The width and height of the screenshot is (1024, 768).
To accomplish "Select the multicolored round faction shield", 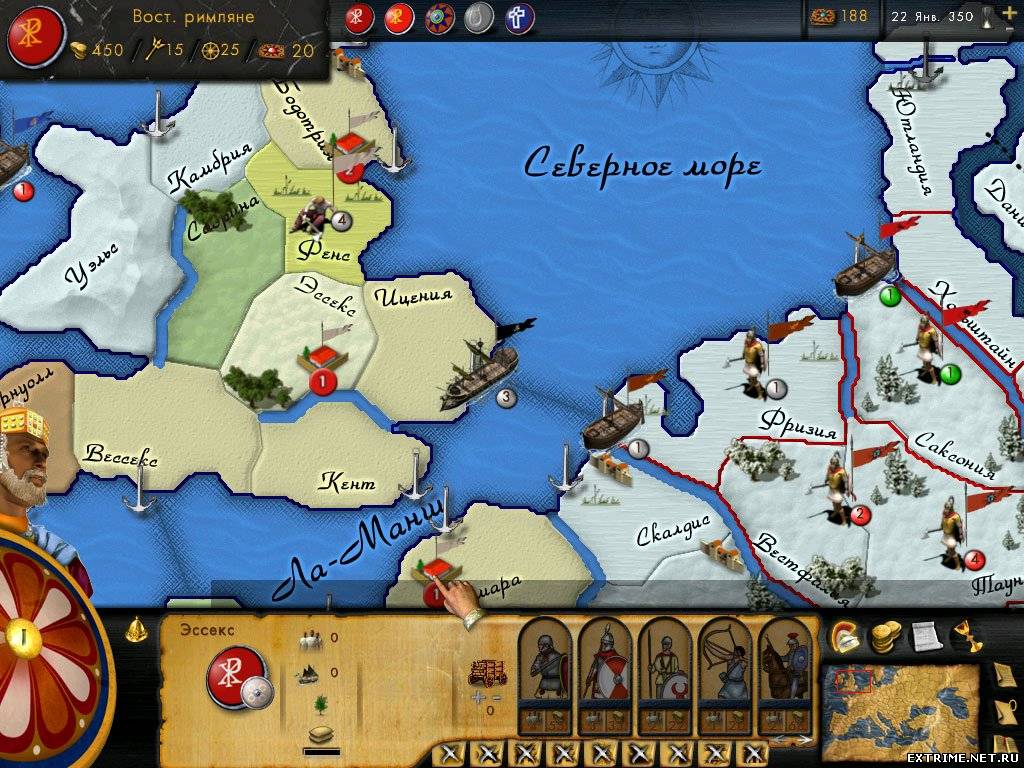I will pos(440,18).
